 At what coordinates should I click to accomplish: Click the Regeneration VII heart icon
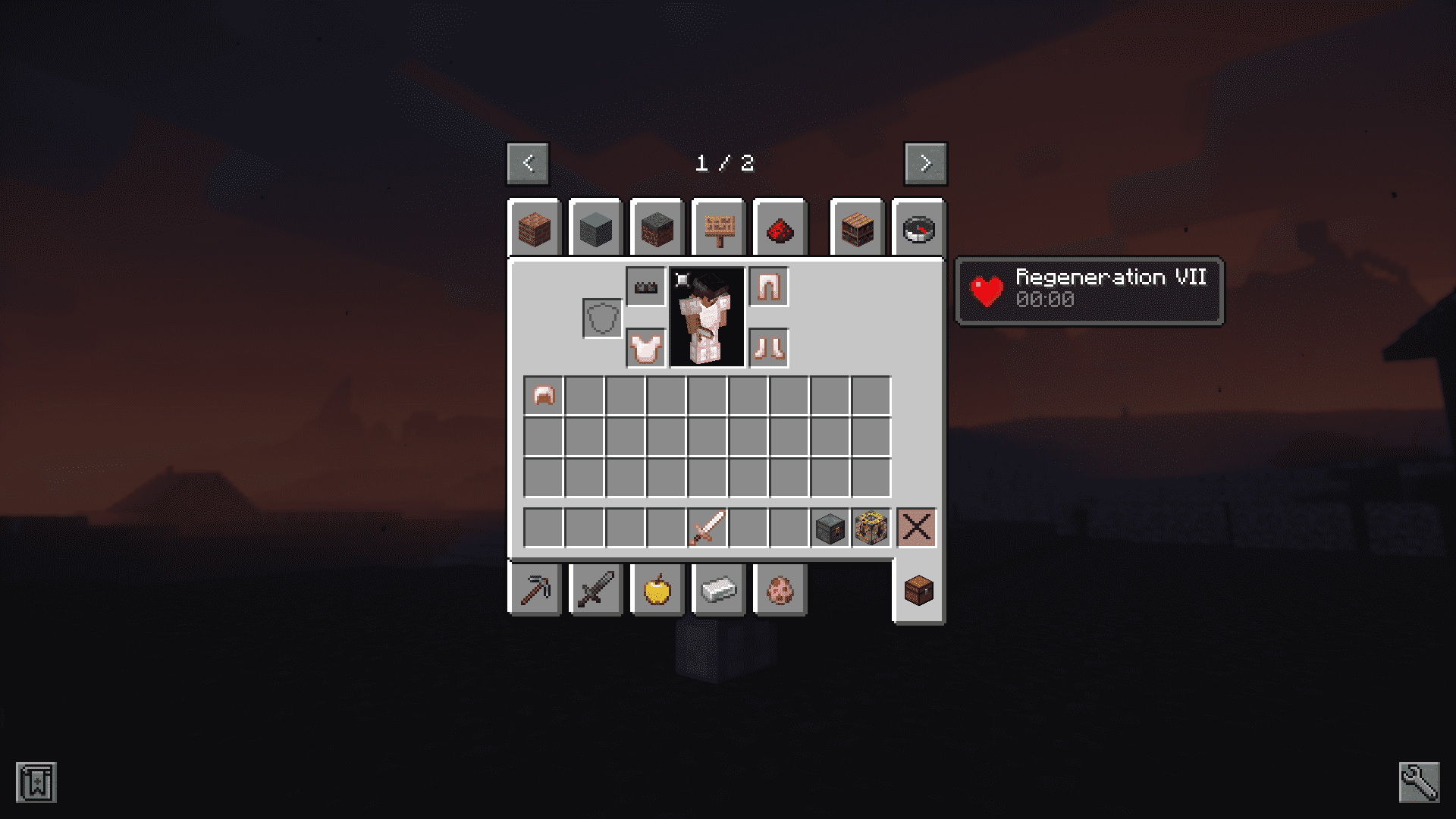[x=987, y=290]
